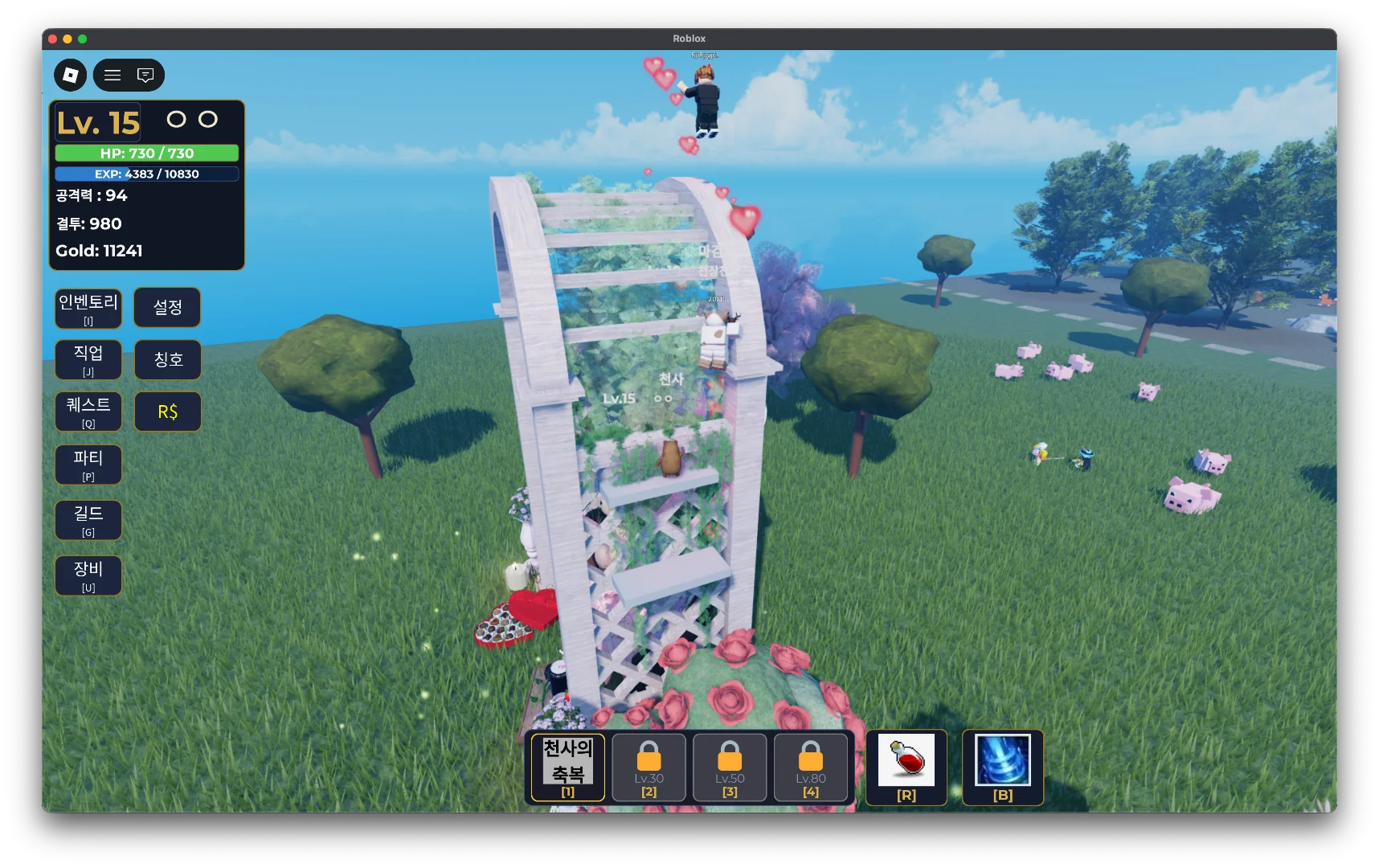Toggle the Roblox chat window

tap(145, 75)
